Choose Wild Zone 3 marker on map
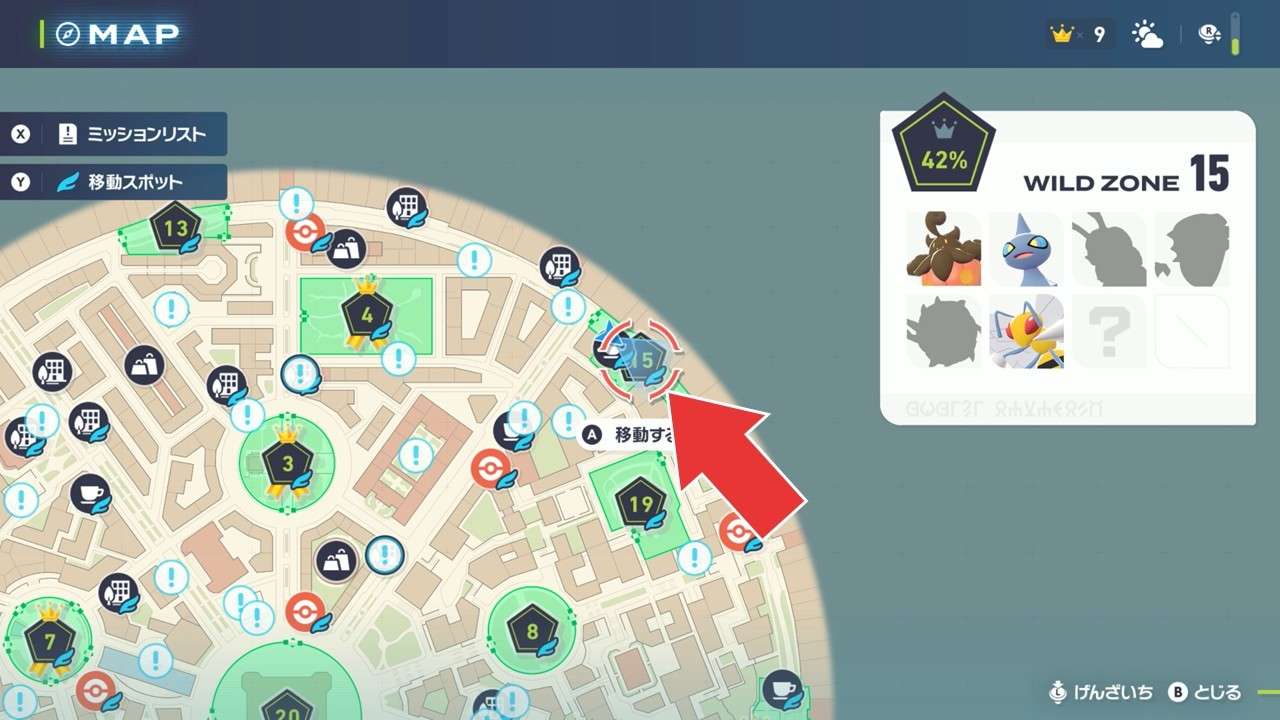The image size is (1280, 720). 287,463
